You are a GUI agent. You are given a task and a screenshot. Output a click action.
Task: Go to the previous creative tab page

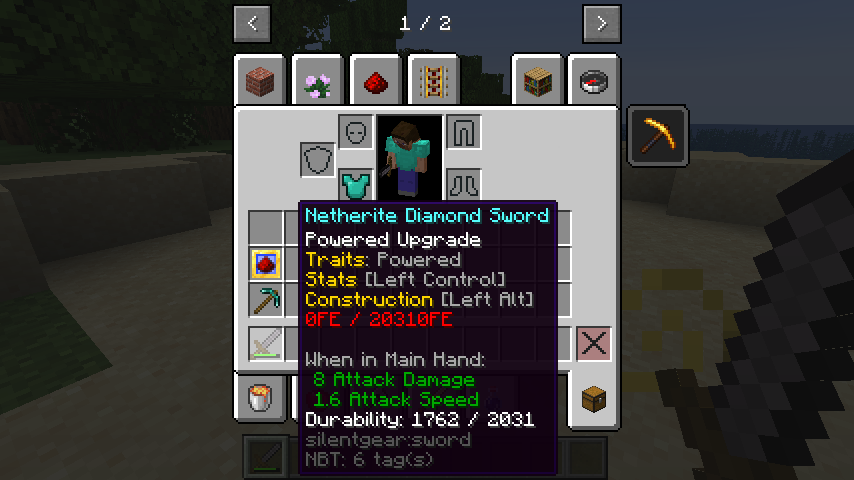[252, 24]
